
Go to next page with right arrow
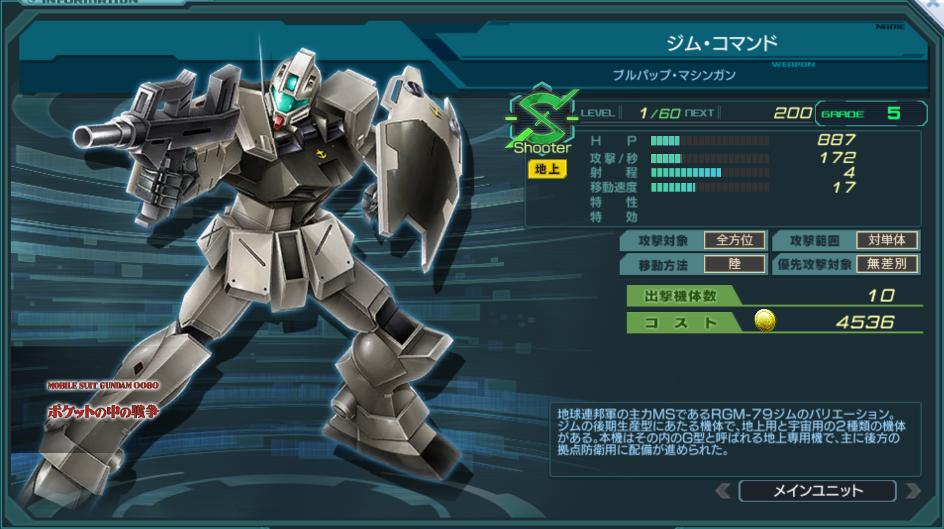(911, 491)
